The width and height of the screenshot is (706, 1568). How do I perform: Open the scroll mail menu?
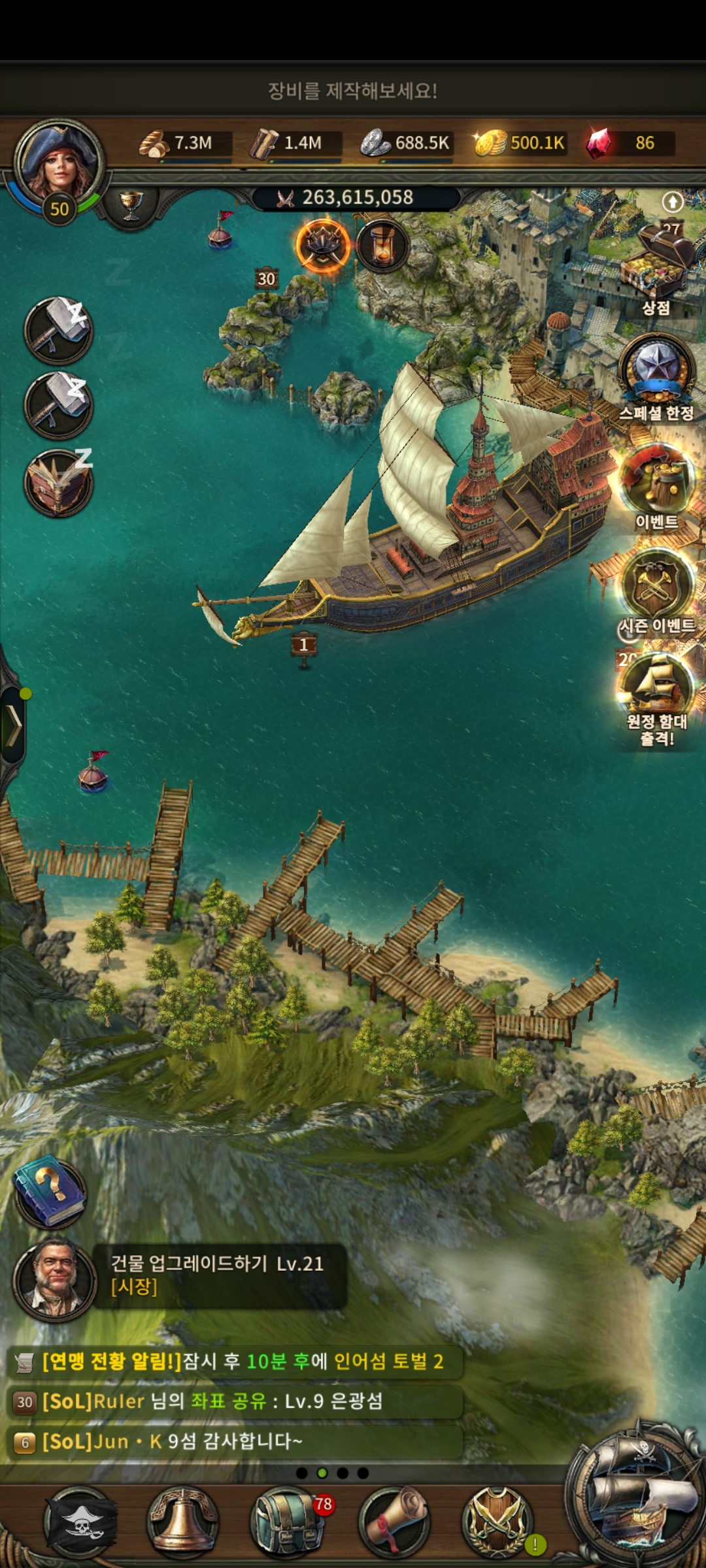coord(394,1522)
